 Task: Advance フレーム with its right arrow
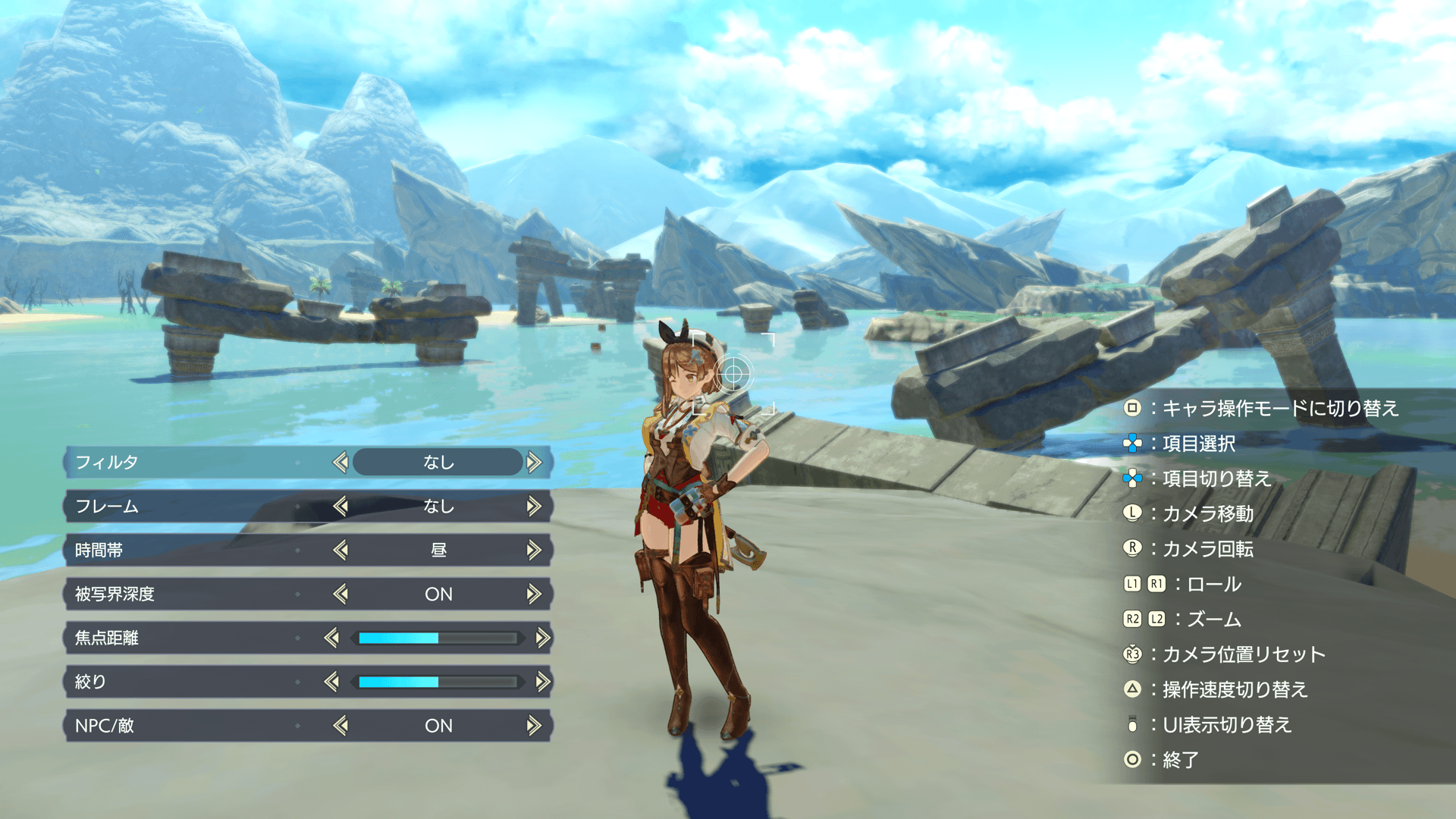pyautogui.click(x=535, y=506)
